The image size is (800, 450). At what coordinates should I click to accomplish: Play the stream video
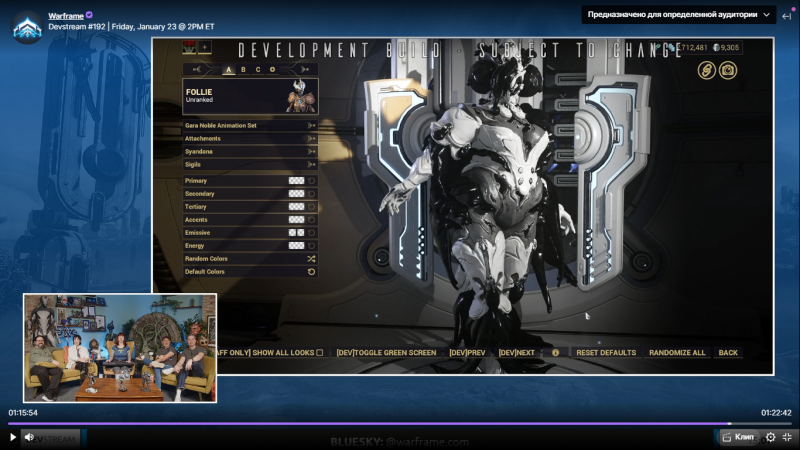click(x=13, y=437)
